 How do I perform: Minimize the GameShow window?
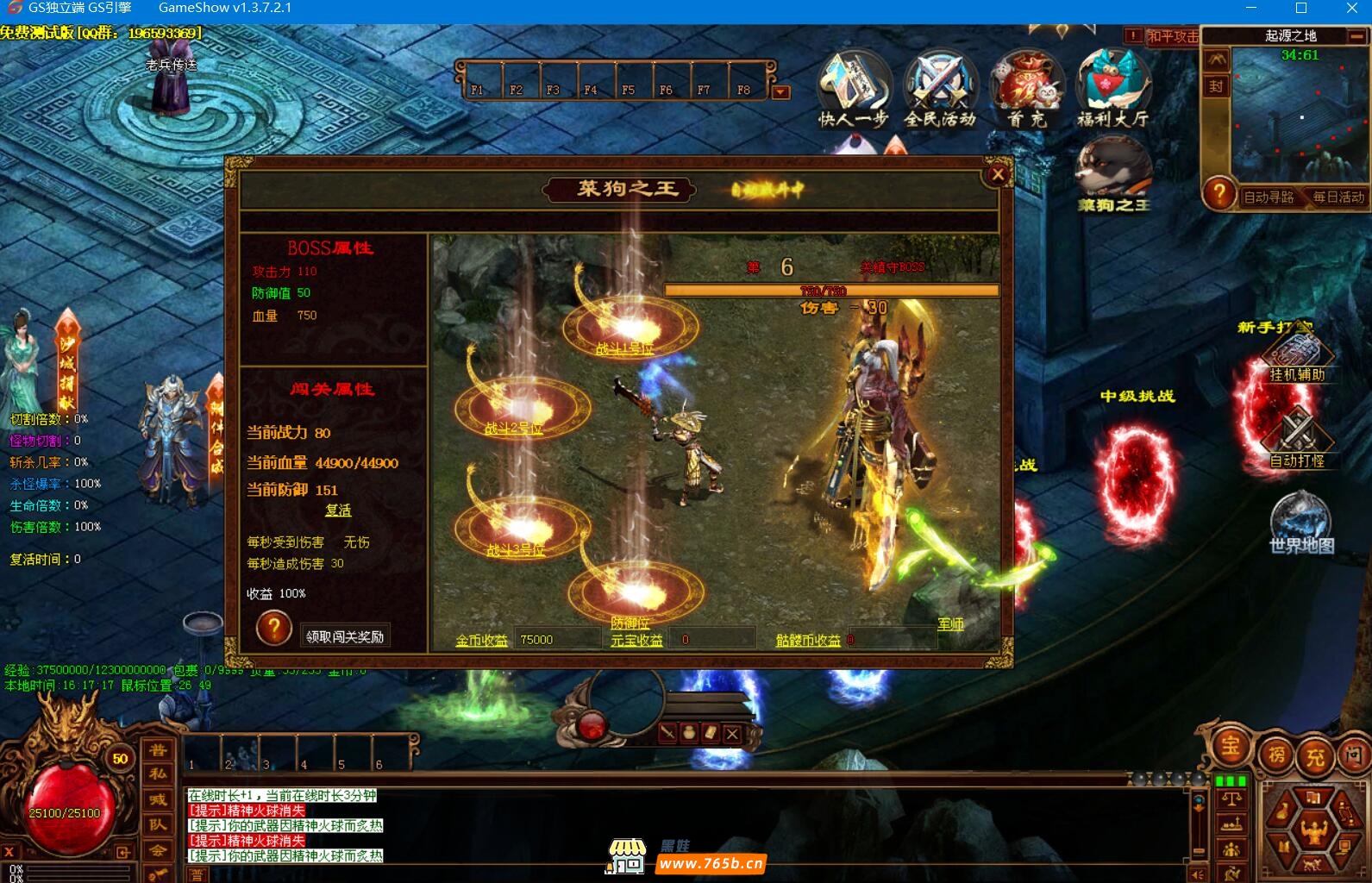(x=1252, y=9)
